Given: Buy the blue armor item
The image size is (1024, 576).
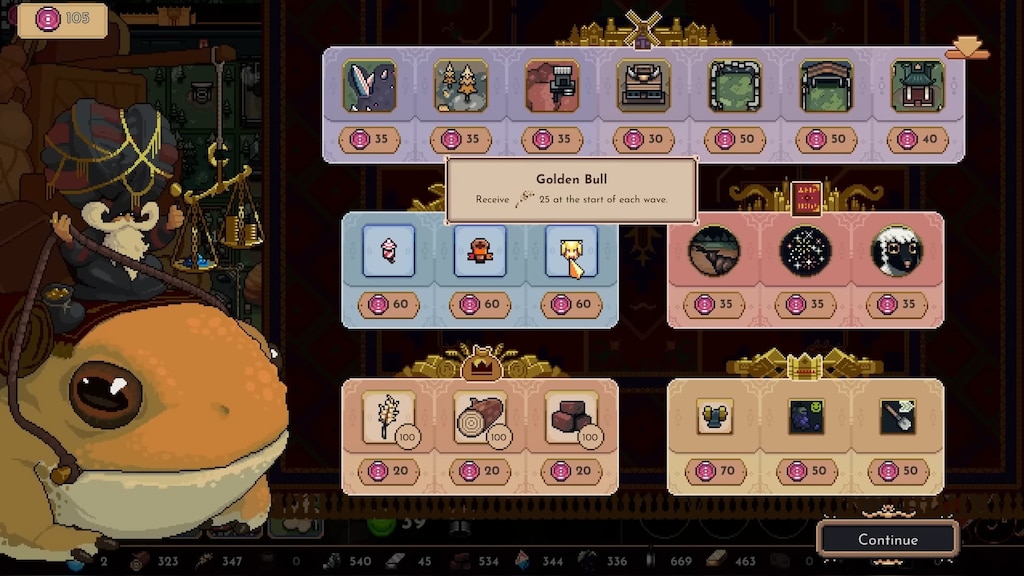Looking at the screenshot, I should pos(714,417).
